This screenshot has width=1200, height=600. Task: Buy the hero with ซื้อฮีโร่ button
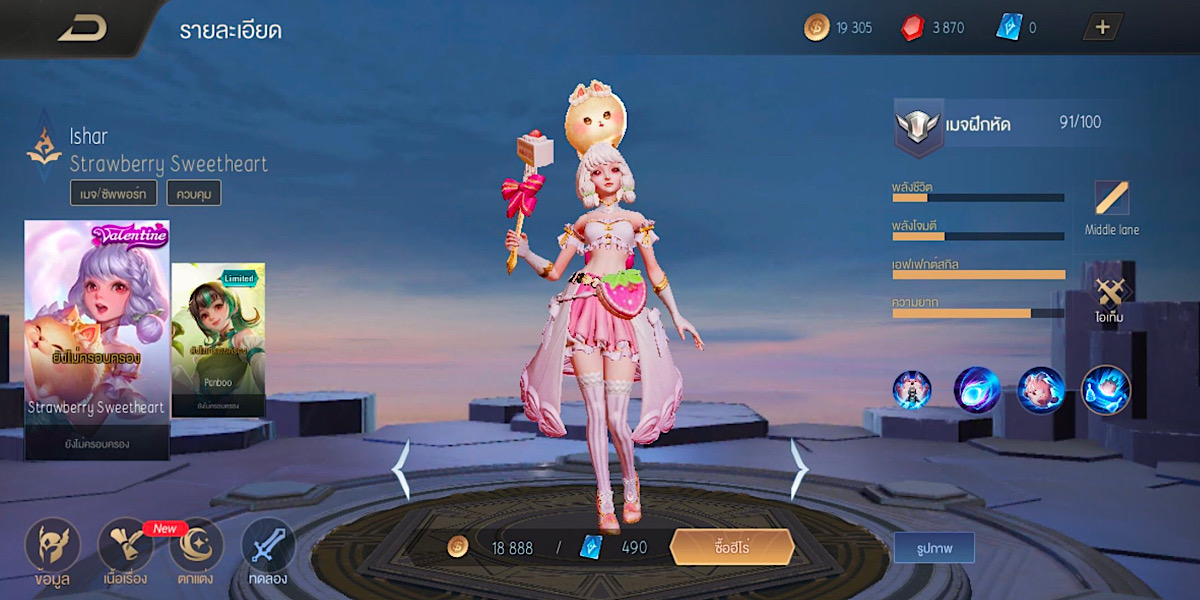(732, 547)
